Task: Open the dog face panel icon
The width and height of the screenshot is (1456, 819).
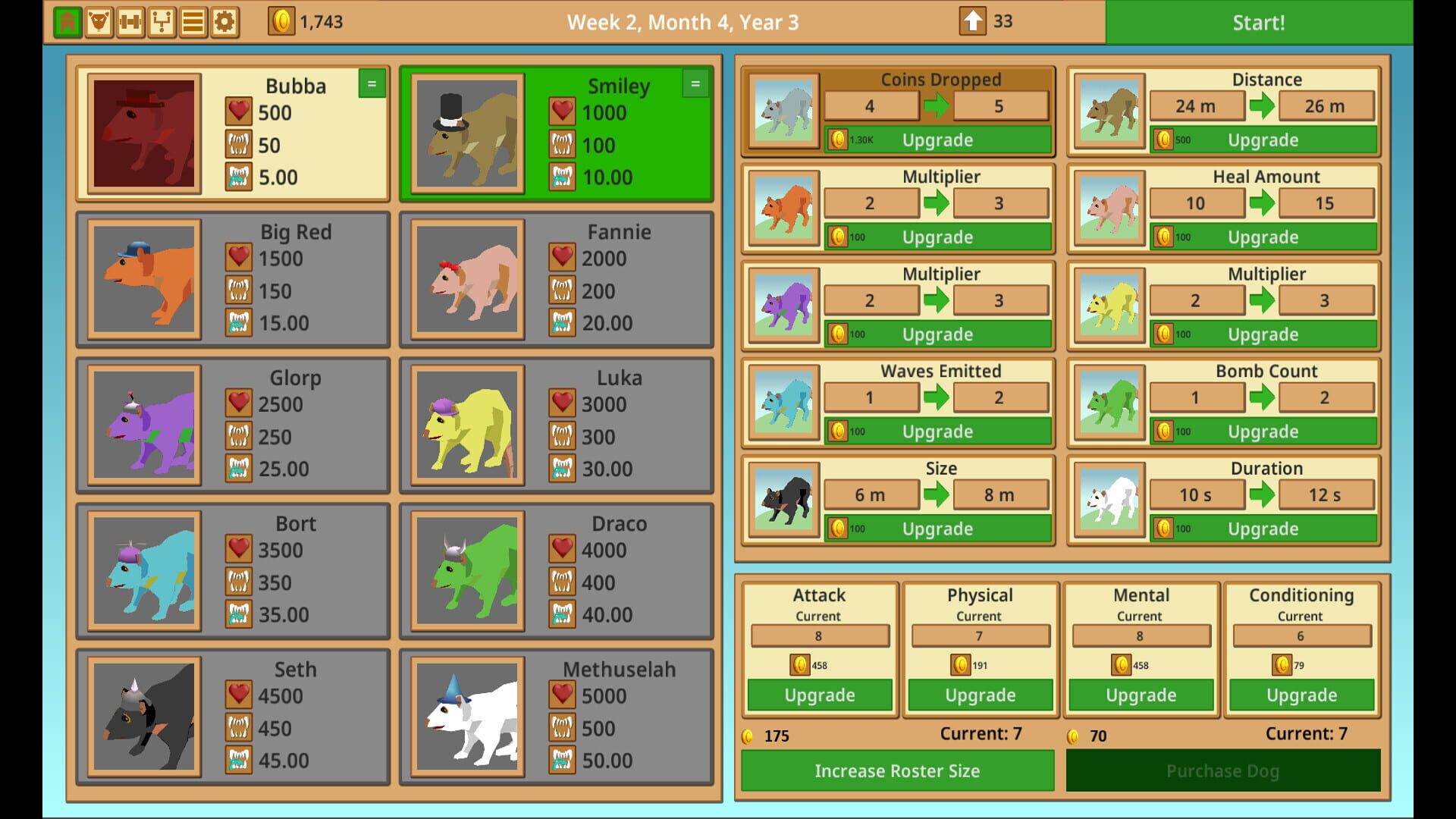Action: [x=99, y=21]
